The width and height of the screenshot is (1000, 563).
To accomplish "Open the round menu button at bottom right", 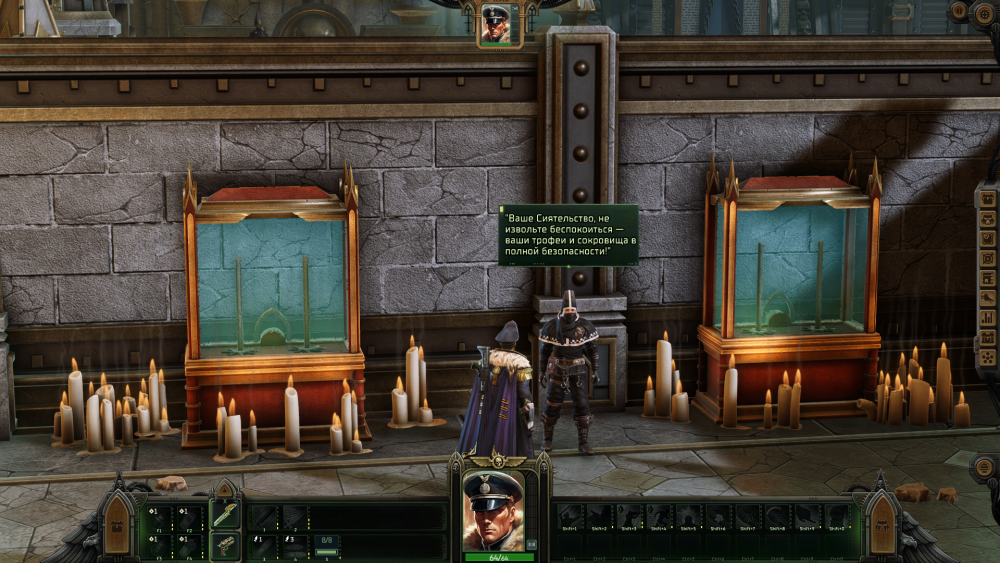I will pos(988,467).
